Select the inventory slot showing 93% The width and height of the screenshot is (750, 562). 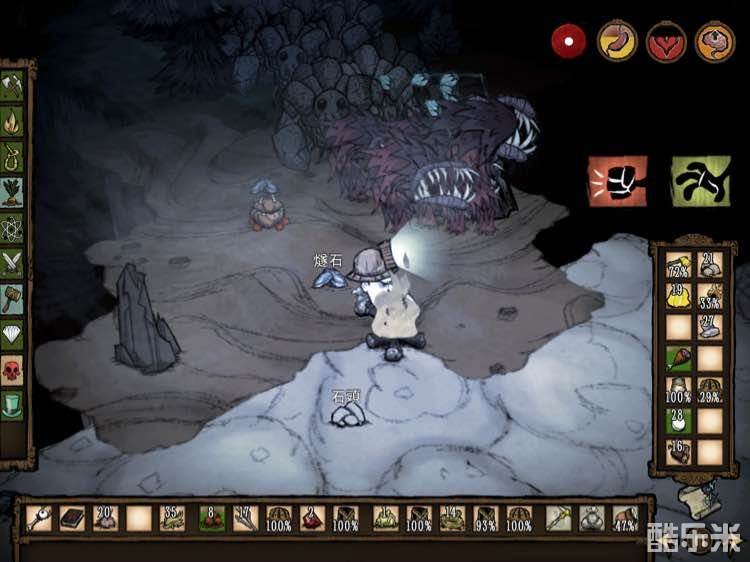tap(486, 518)
